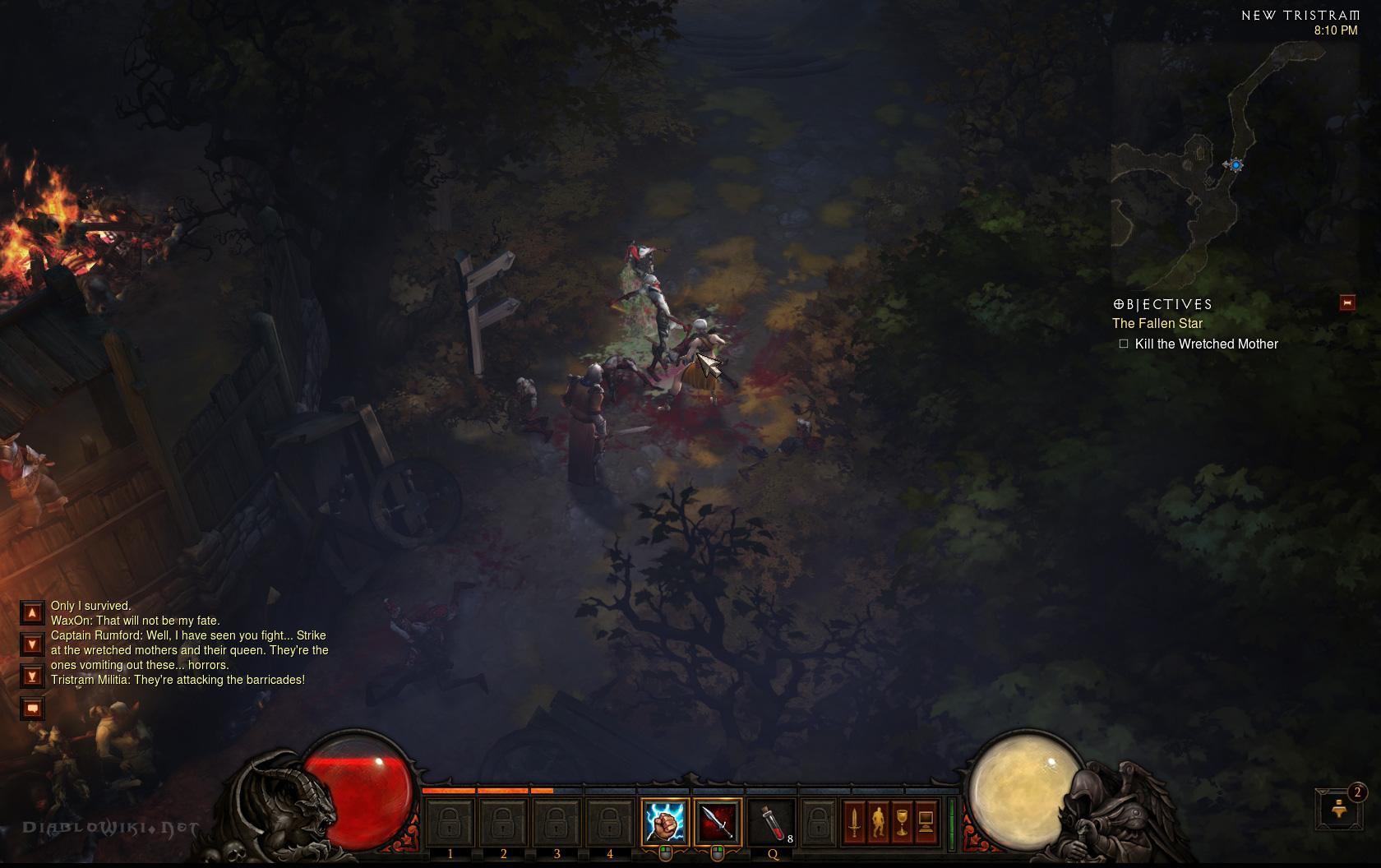Click the golden chalice menu button
This screenshot has width=1381, height=868.
coord(902,822)
